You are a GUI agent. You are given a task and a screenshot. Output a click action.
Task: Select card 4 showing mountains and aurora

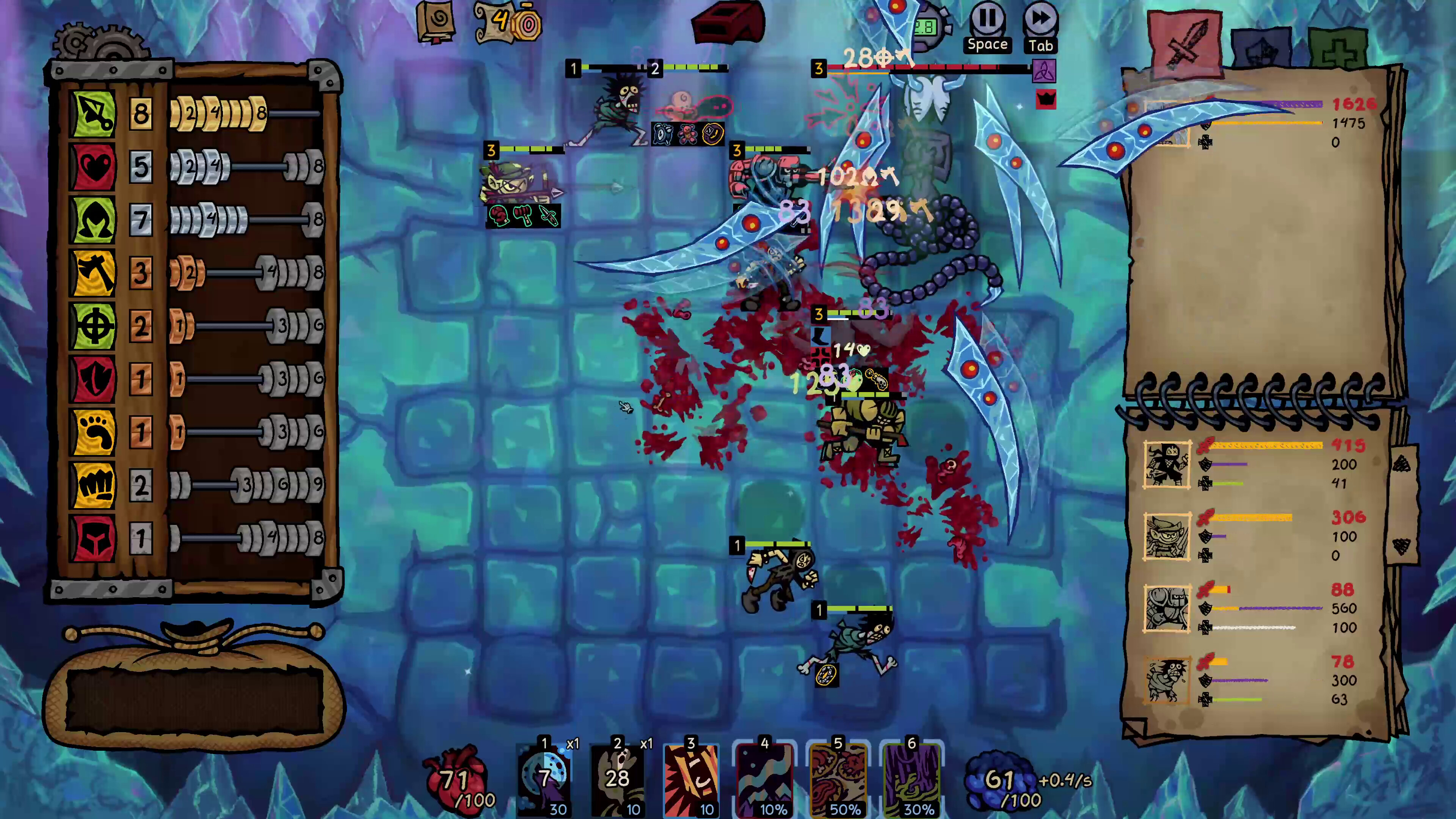tap(764, 778)
